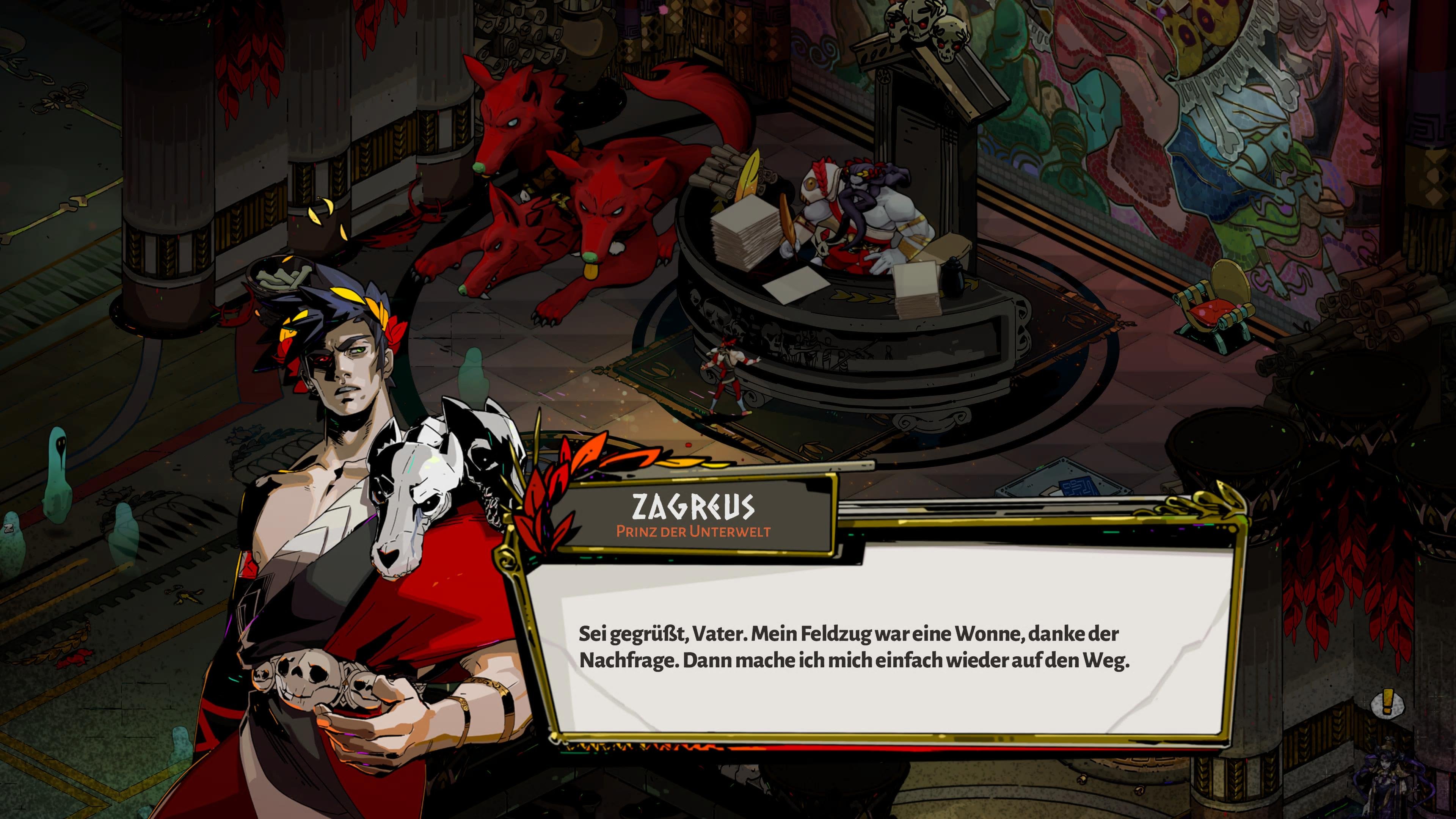Click the ink pot on the desk
The image size is (1456, 819).
(x=952, y=280)
